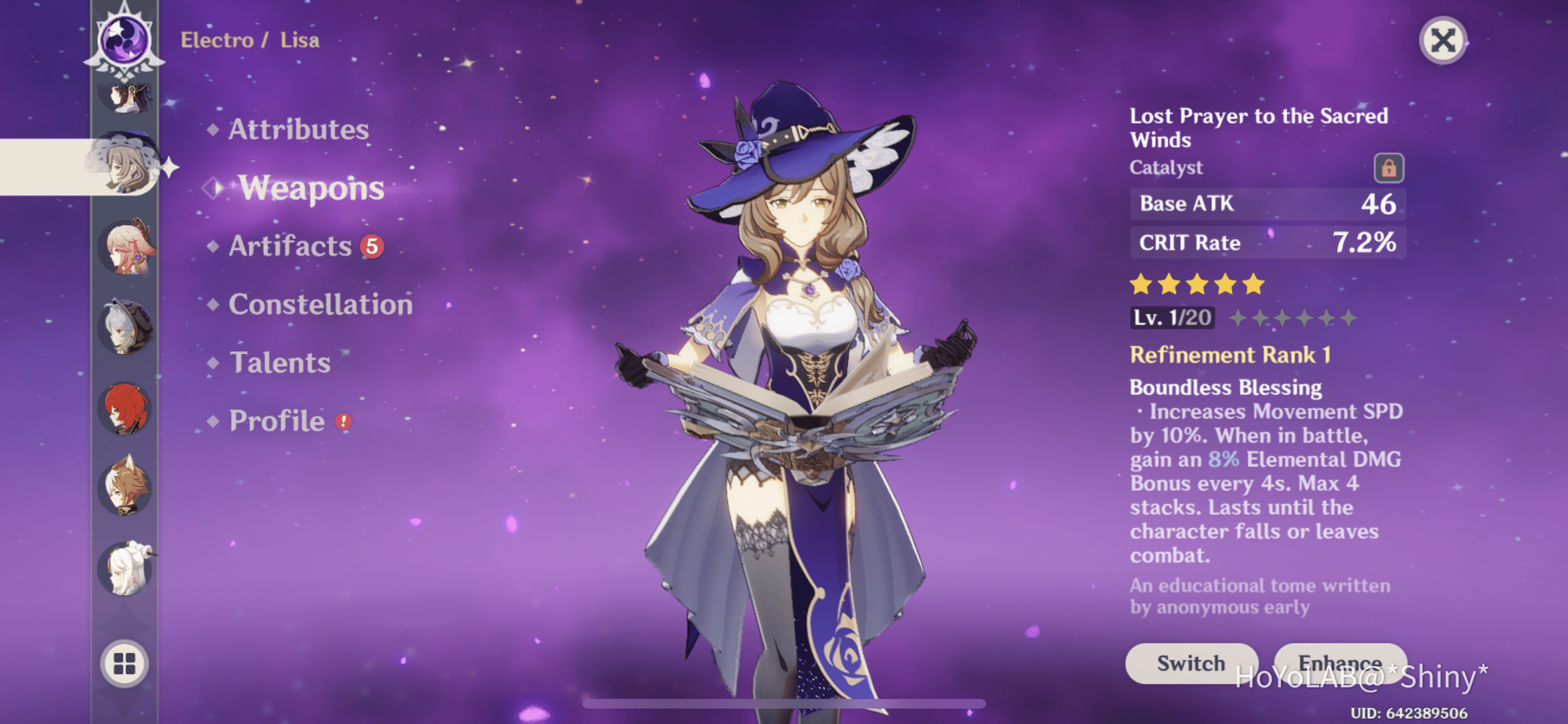The width and height of the screenshot is (1568, 724).
Task: Switch to red-haired Diluc portrait
Action: (125, 408)
